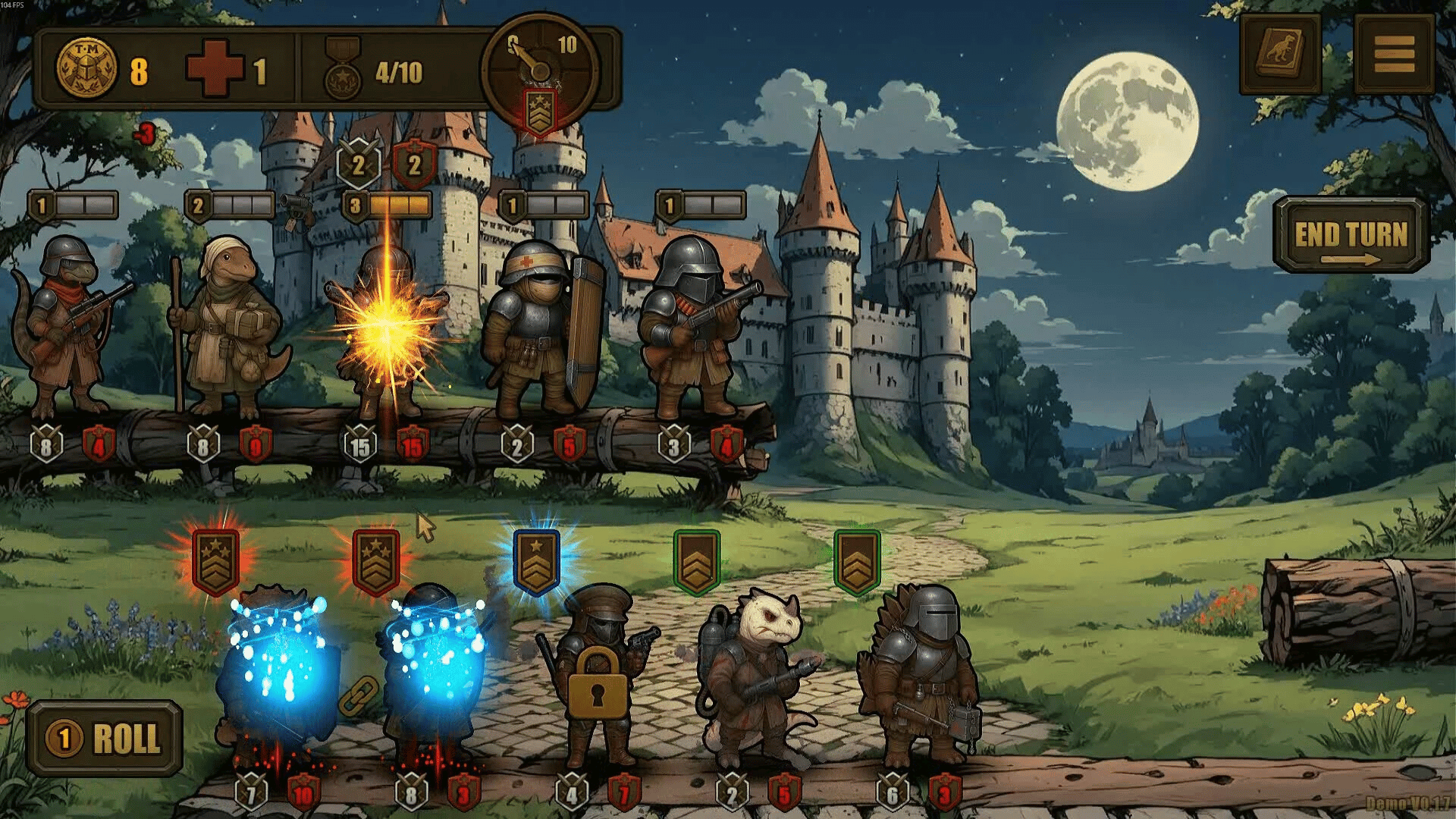1456x819 pixels.
Task: Toggle the chain link between the glowing units
Action: click(358, 695)
